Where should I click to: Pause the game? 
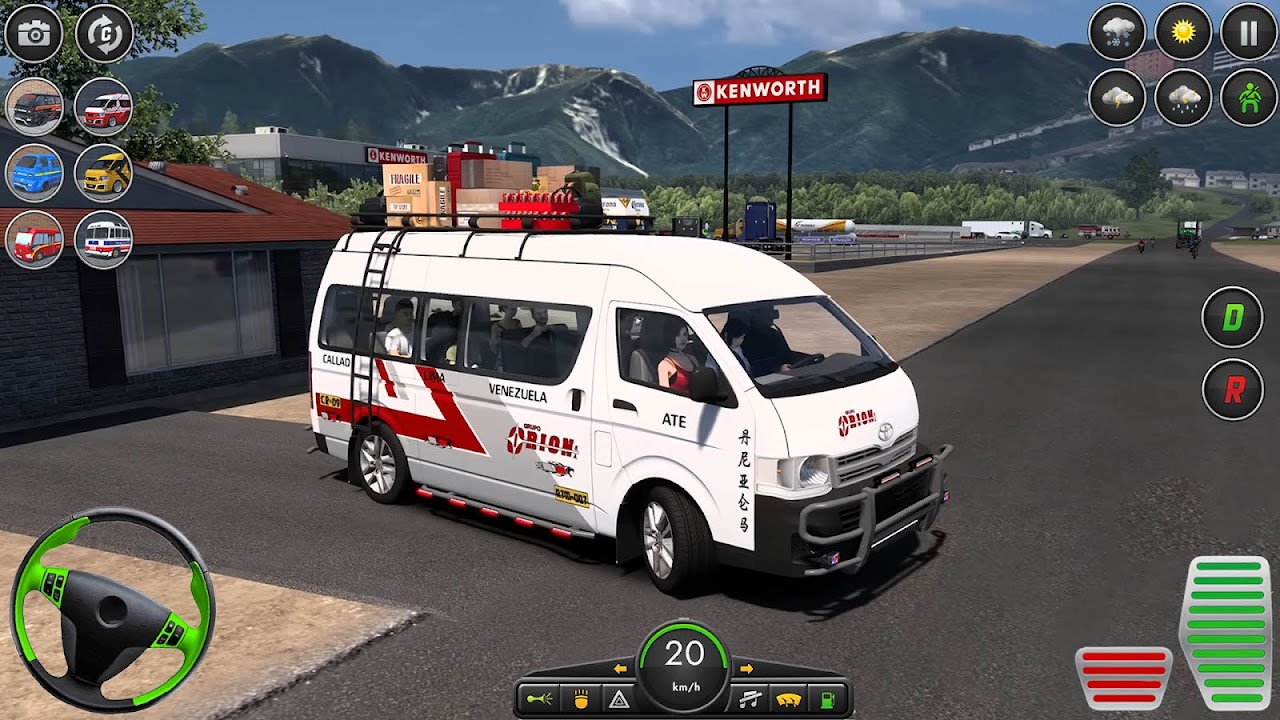1249,34
